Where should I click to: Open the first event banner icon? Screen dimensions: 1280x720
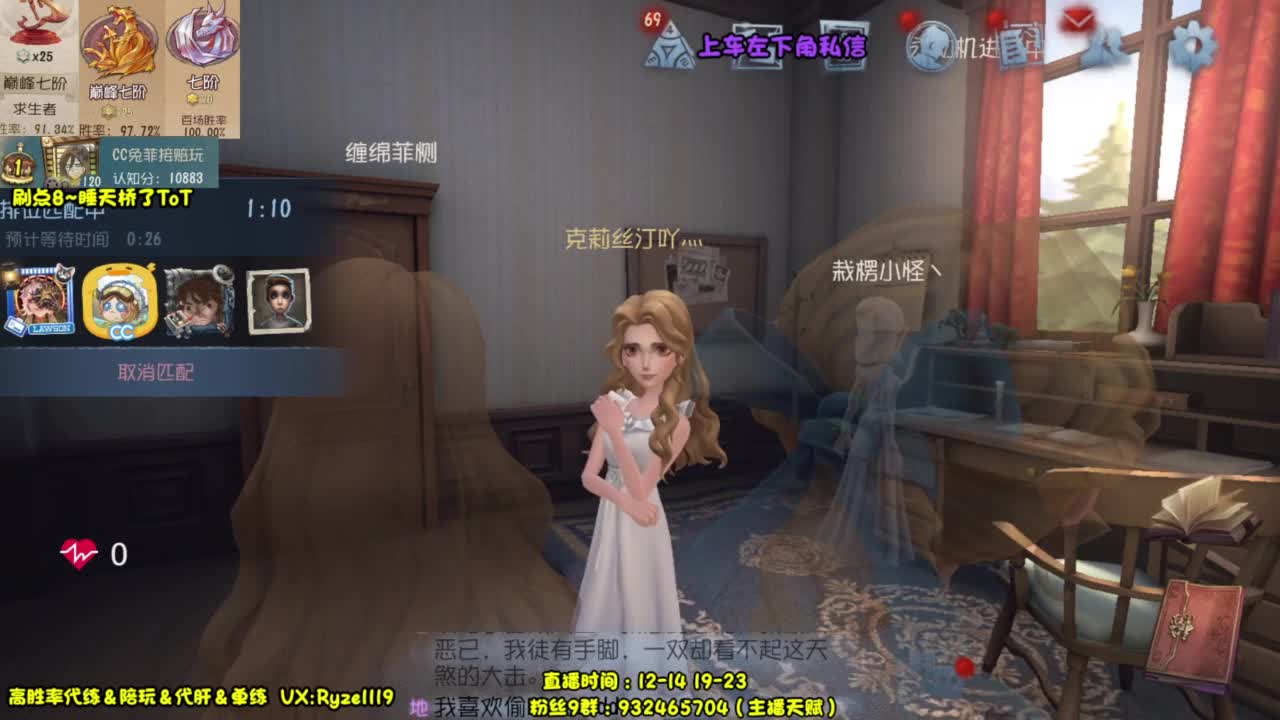click(757, 47)
